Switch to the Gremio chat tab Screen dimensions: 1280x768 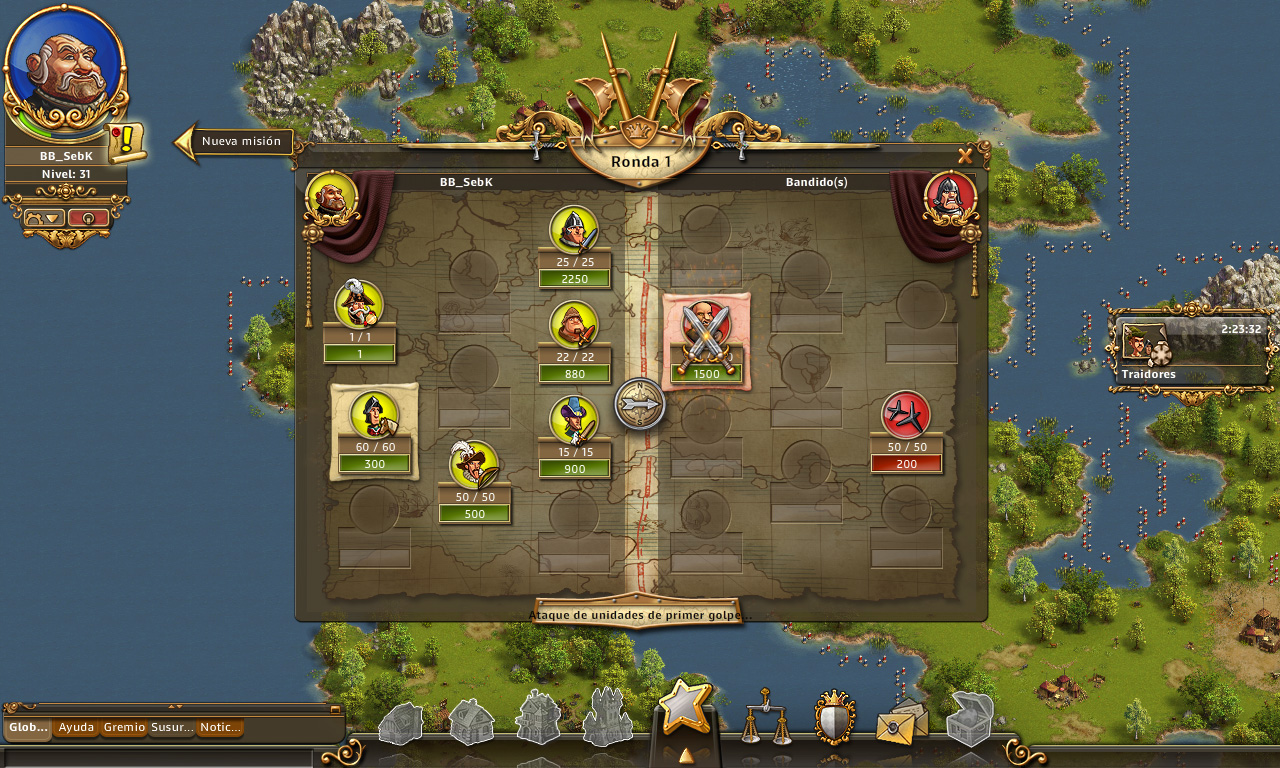[124, 728]
